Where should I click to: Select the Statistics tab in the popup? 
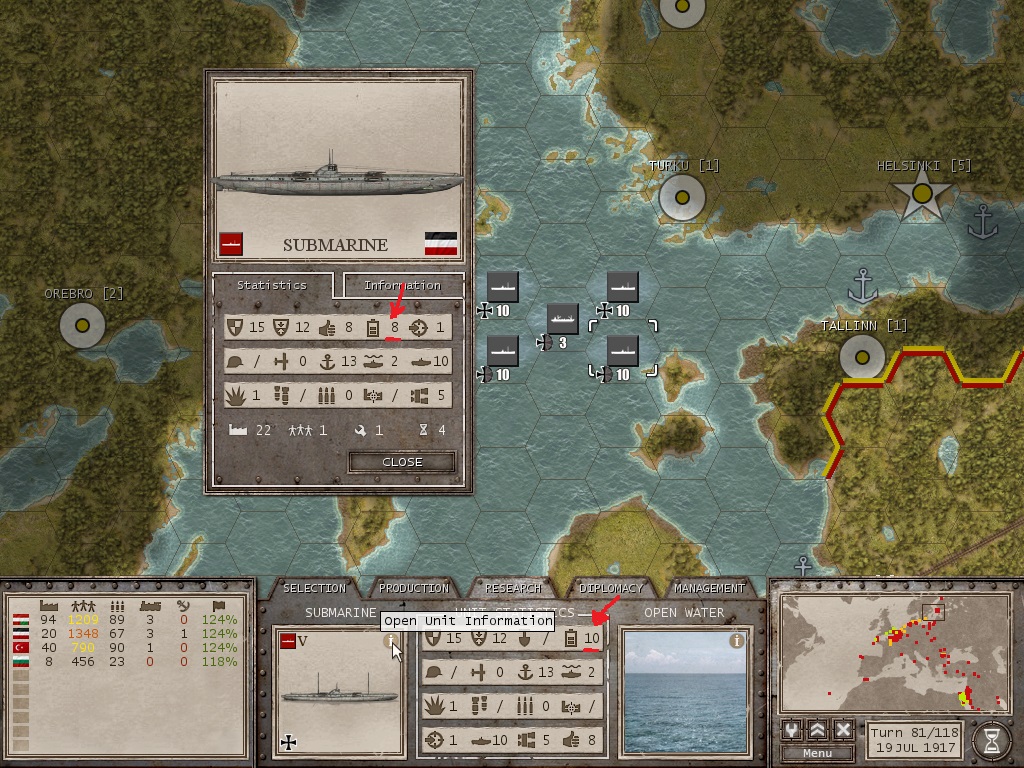272,285
